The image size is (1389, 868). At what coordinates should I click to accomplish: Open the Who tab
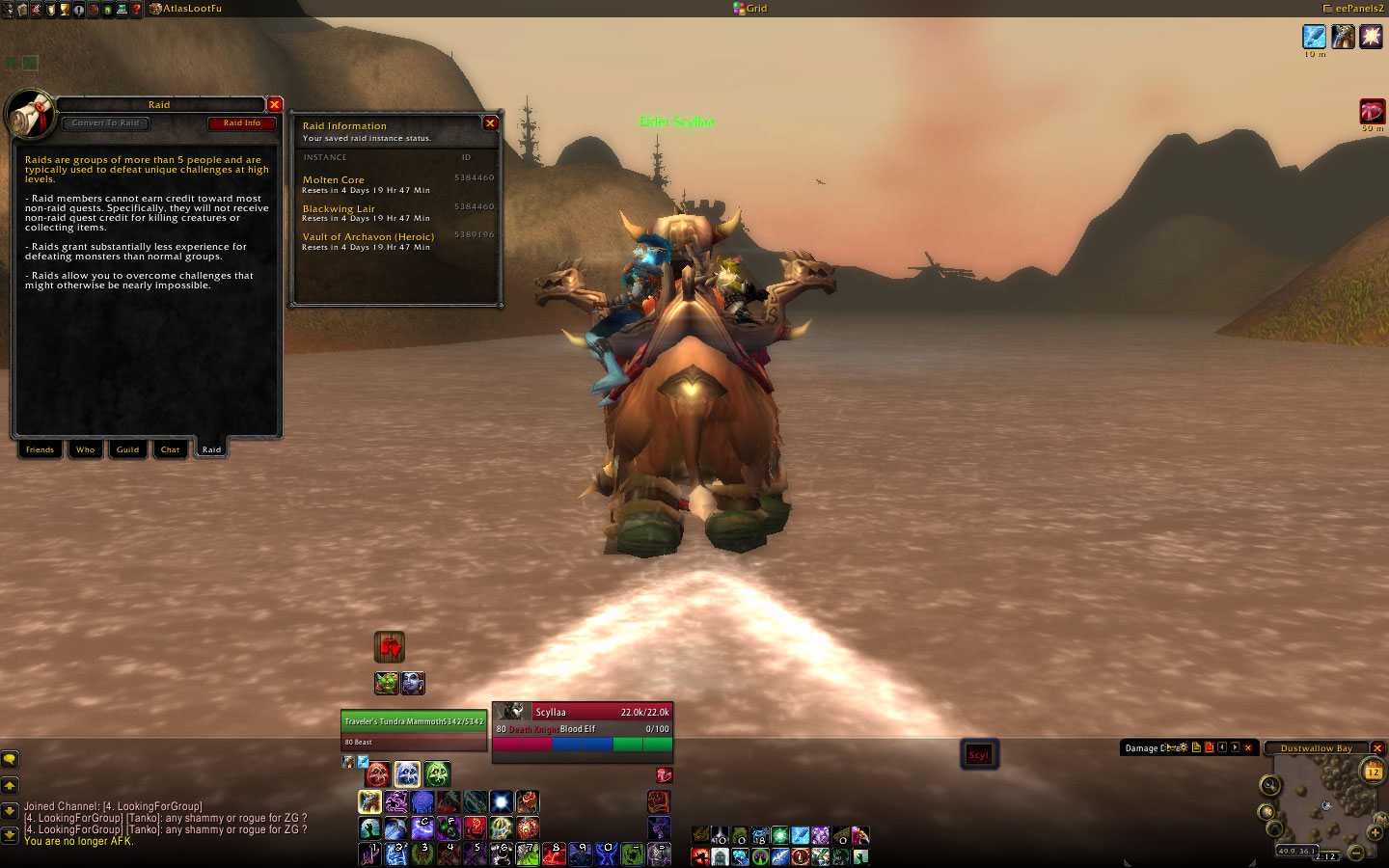pyautogui.click(x=86, y=449)
